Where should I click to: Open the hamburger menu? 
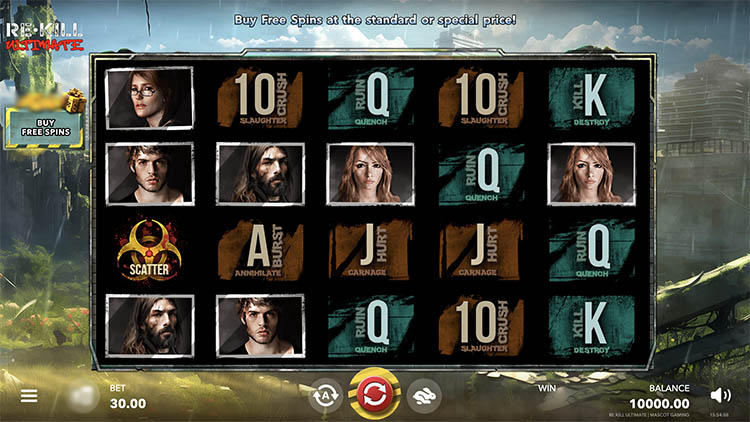pyautogui.click(x=29, y=396)
